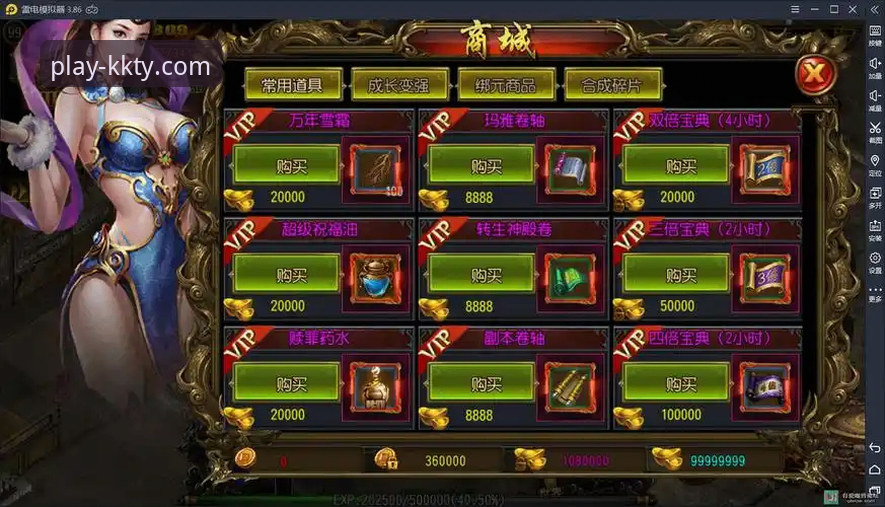Select the 绑元商品 tab
The image size is (885, 507).
pyautogui.click(x=505, y=85)
